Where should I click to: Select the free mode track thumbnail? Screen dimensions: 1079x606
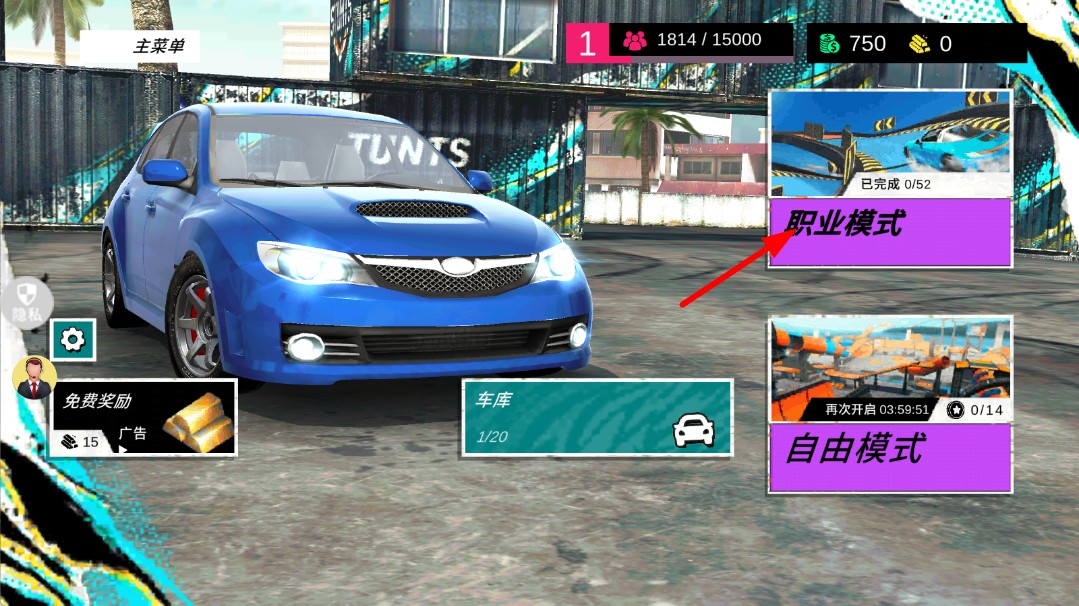click(x=890, y=368)
